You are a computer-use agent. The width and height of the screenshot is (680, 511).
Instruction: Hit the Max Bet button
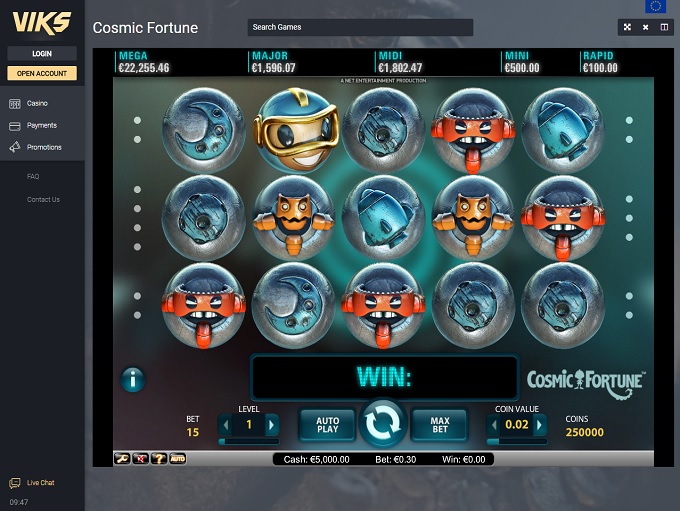click(x=440, y=425)
